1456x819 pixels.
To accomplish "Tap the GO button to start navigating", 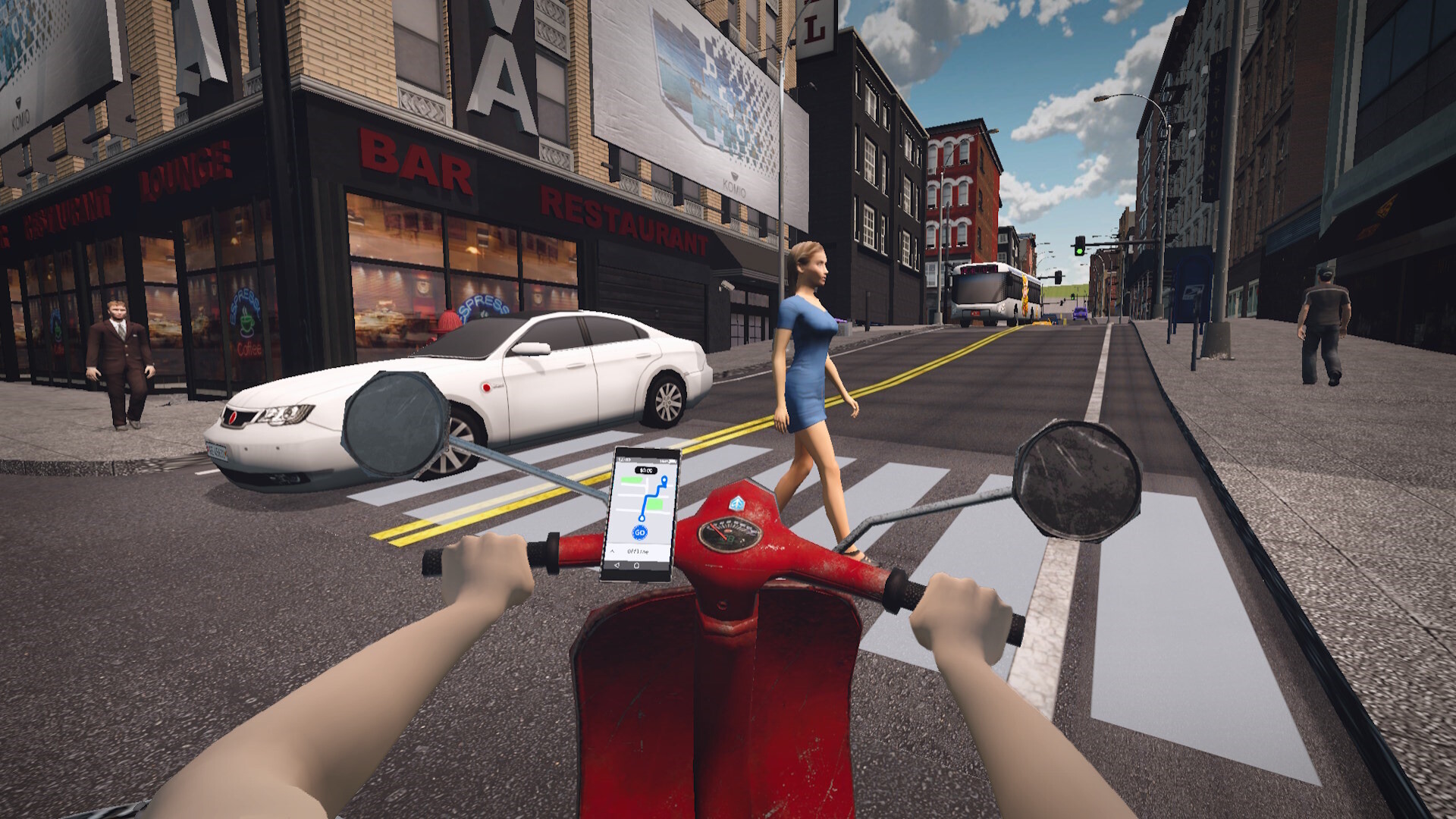I will (x=640, y=532).
